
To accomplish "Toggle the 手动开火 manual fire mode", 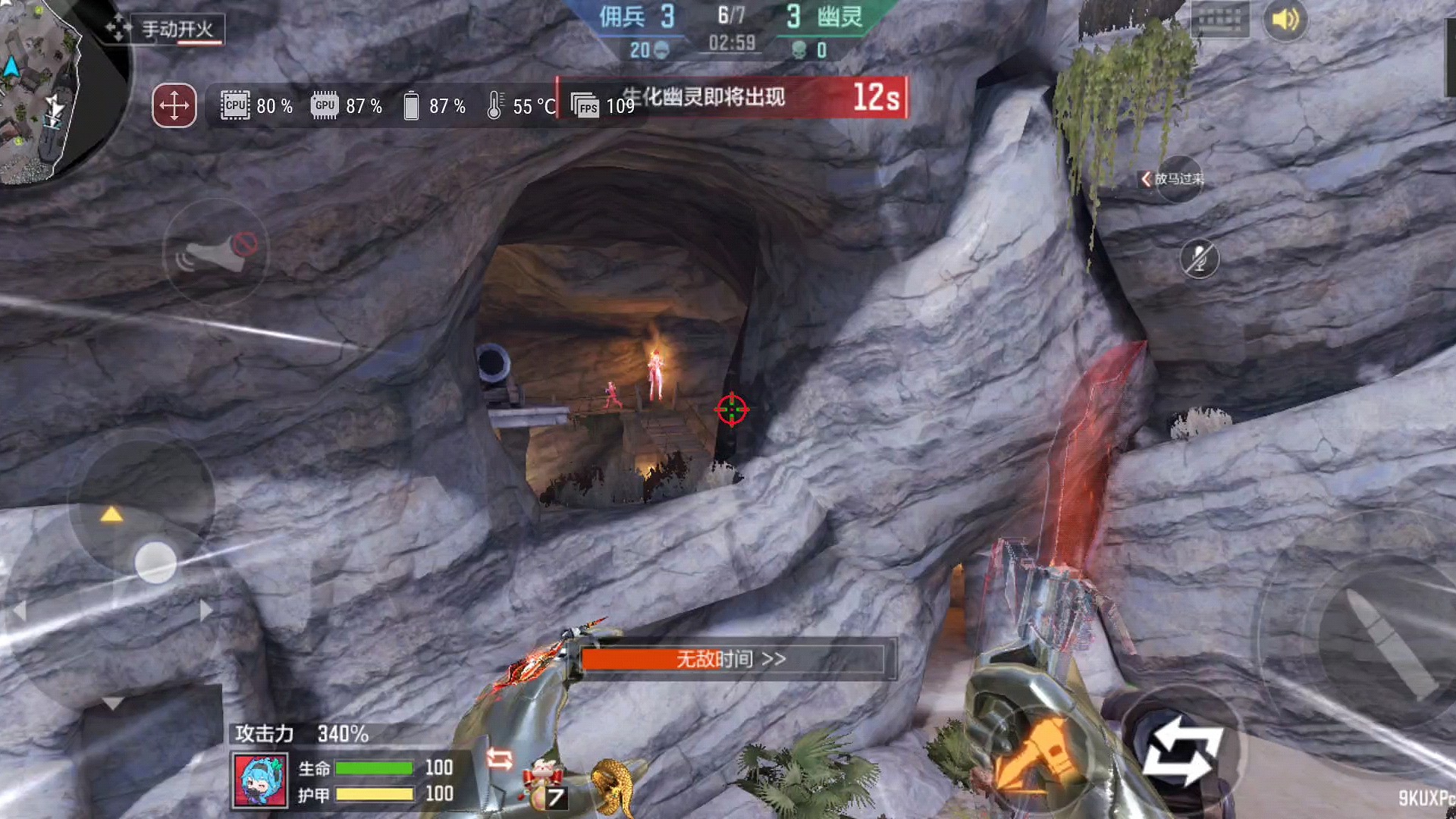I will (177, 30).
